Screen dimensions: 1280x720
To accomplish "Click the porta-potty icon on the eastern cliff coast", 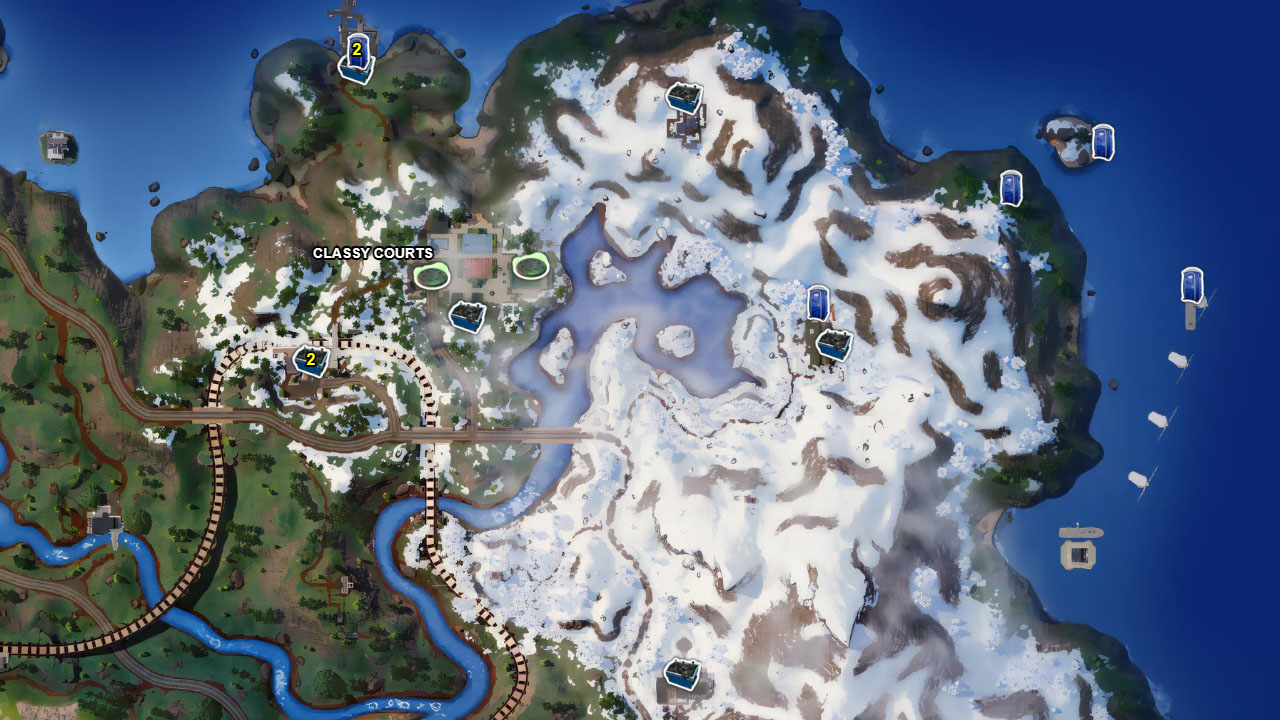I will click(1012, 185).
